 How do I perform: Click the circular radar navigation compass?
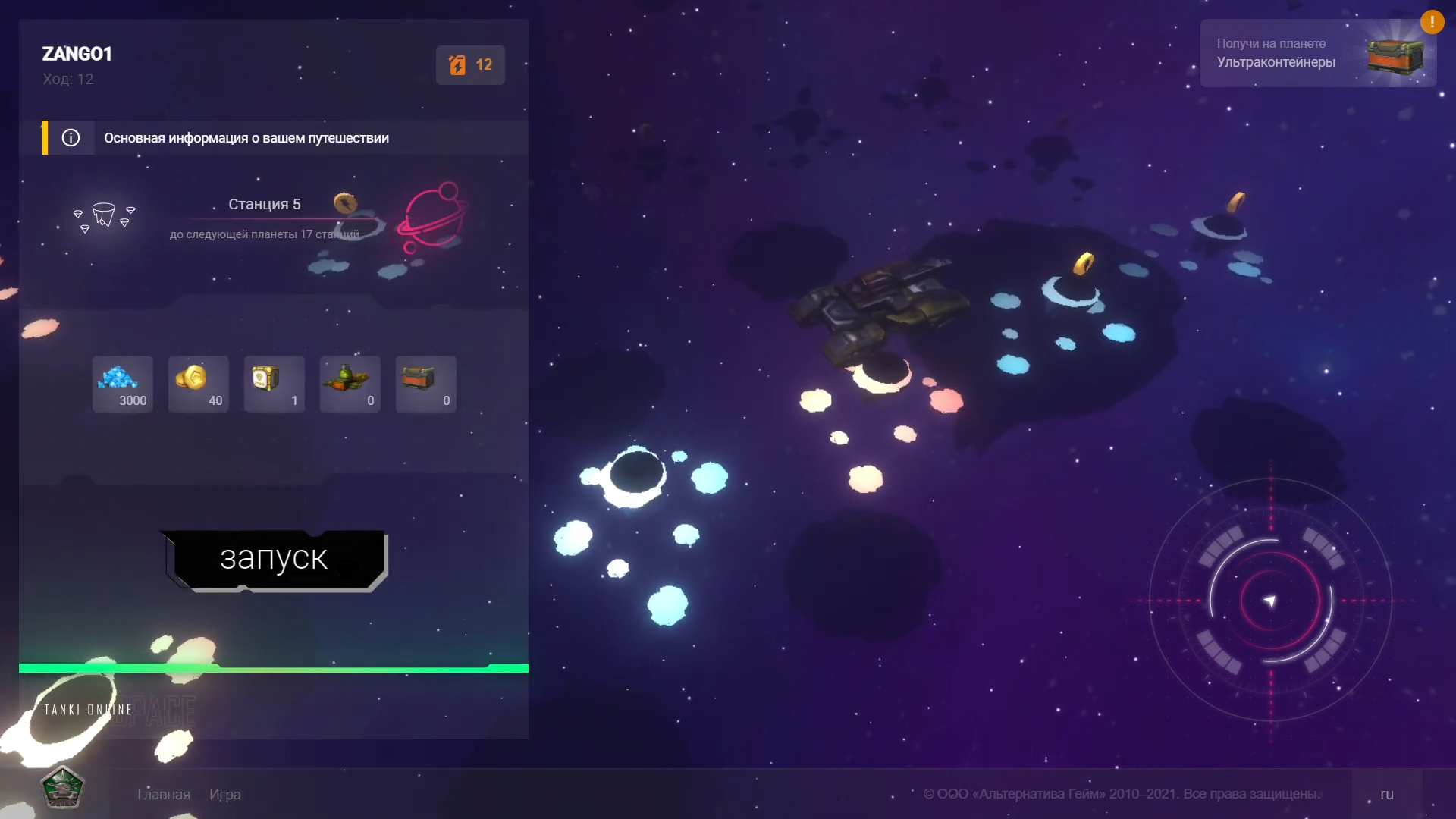coord(1270,601)
